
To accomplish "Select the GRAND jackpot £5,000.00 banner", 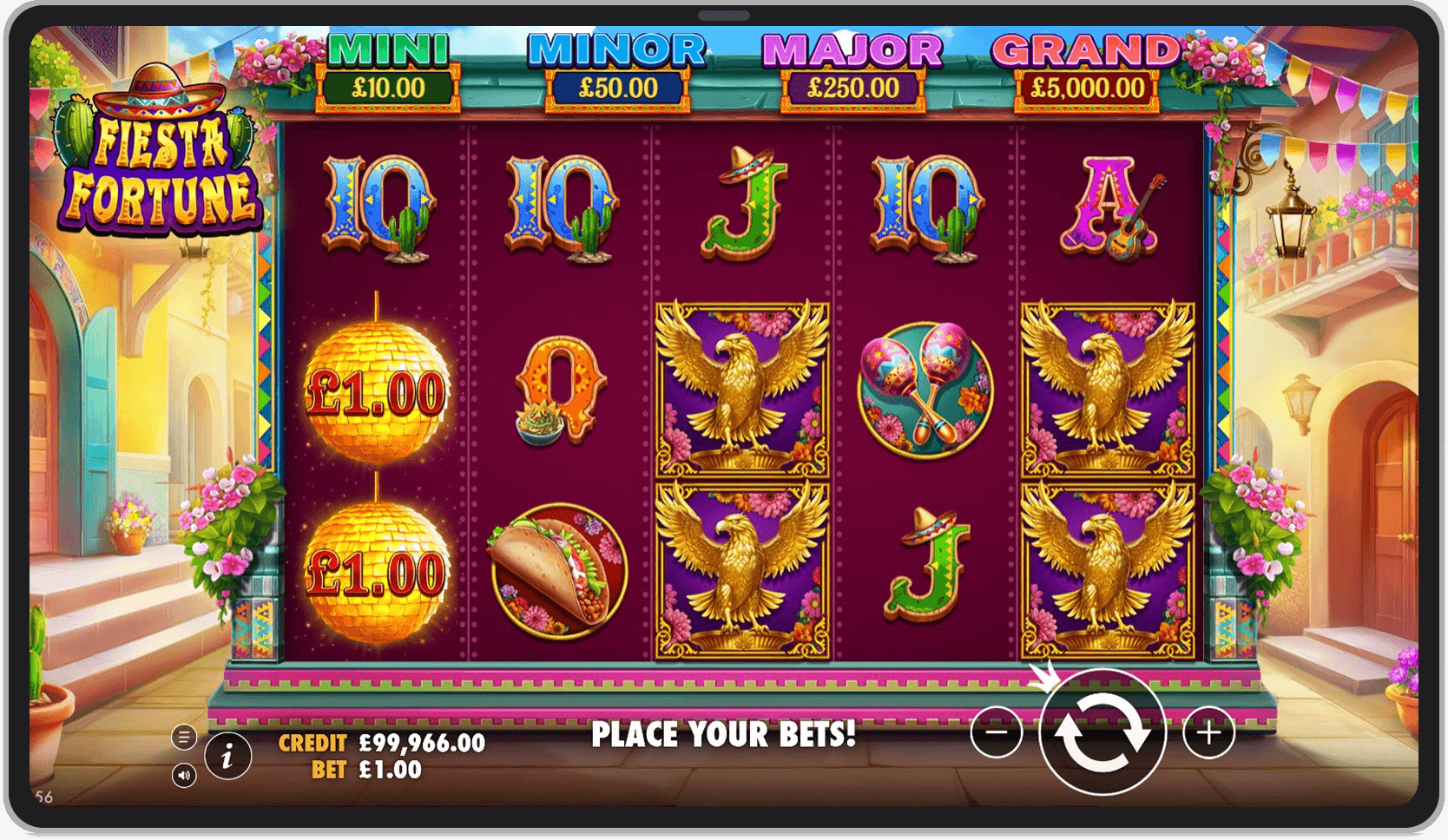I will point(1087,69).
